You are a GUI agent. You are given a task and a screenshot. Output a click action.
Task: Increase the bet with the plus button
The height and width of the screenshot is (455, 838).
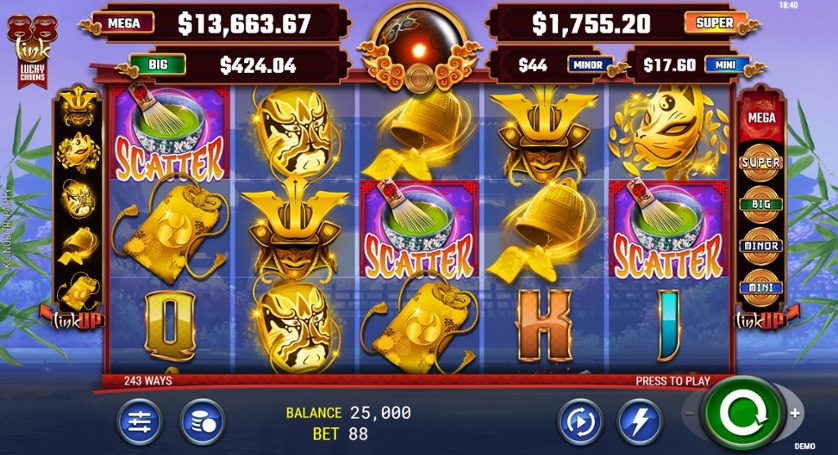795,413
